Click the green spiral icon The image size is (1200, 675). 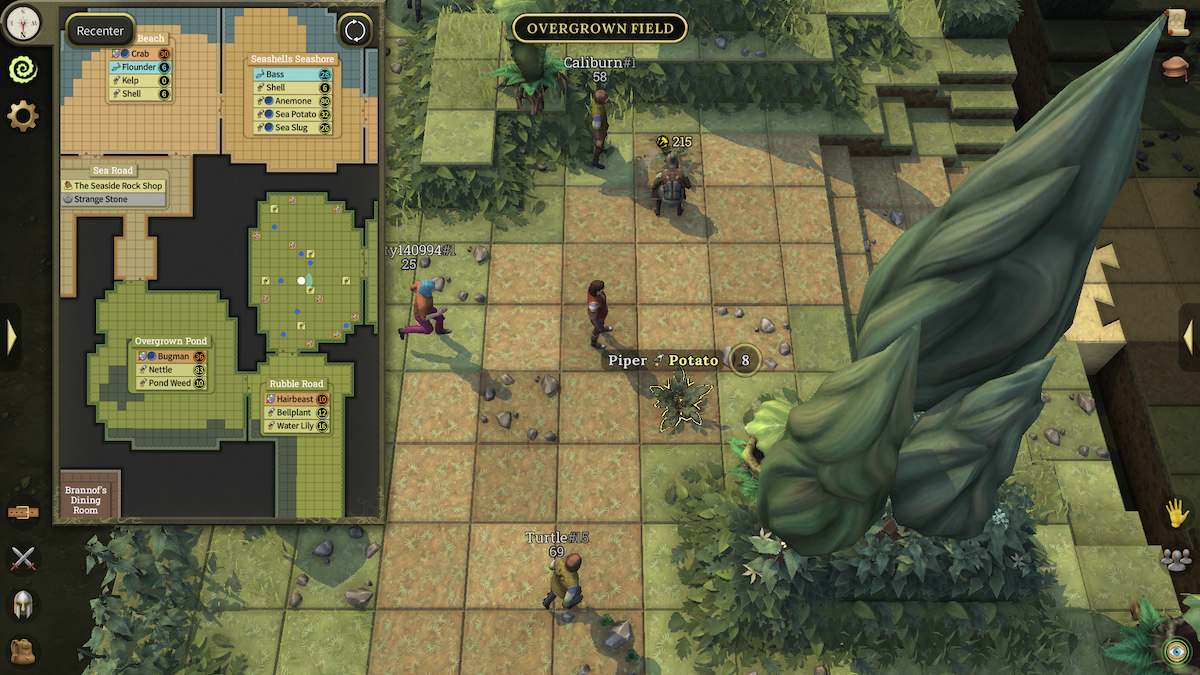pos(22,68)
